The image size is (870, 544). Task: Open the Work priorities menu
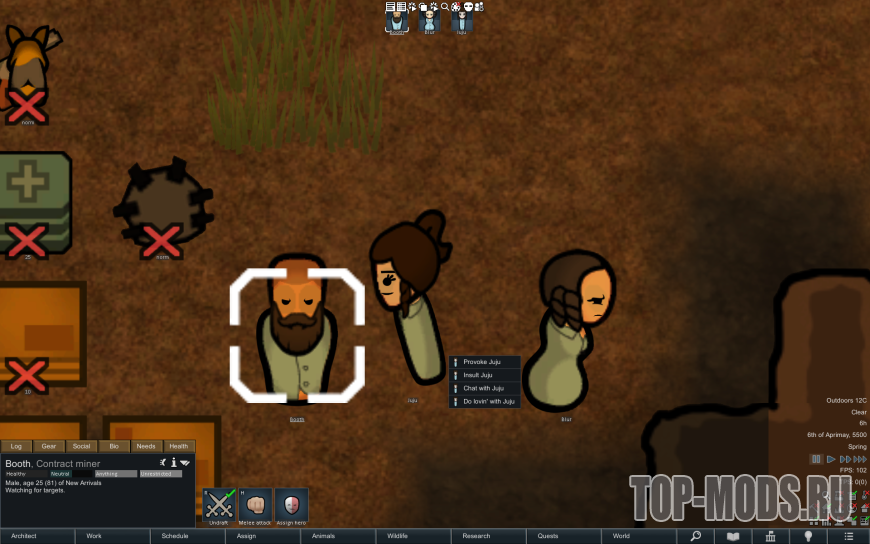(x=110, y=536)
